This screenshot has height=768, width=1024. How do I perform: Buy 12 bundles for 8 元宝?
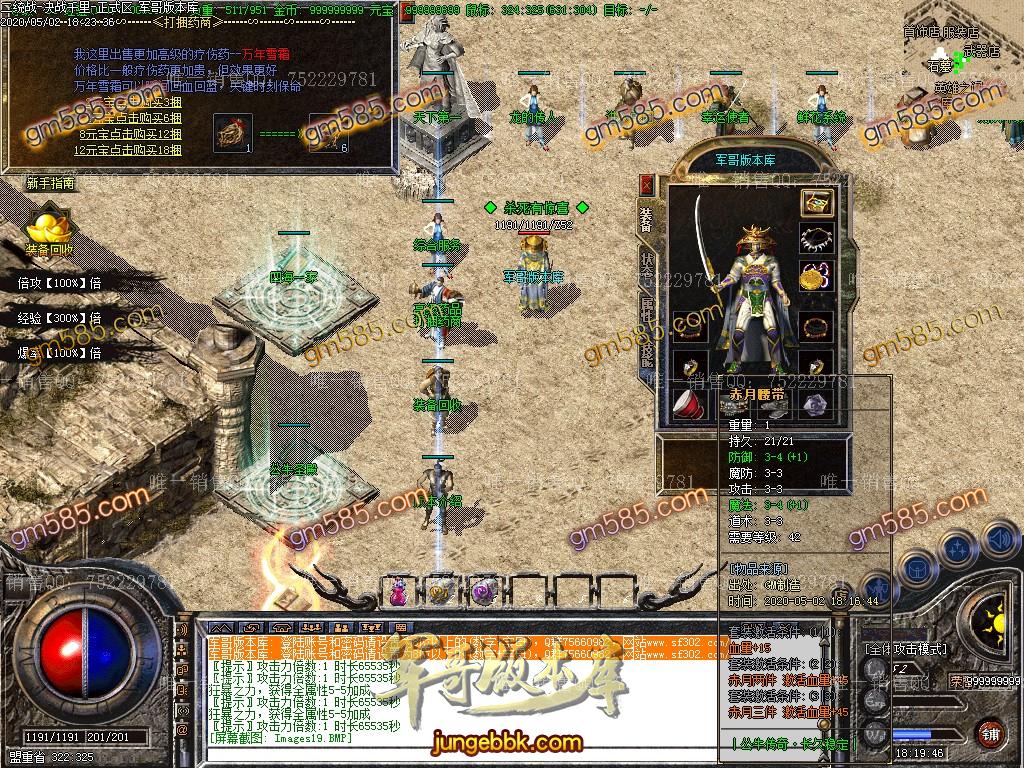click(x=130, y=133)
